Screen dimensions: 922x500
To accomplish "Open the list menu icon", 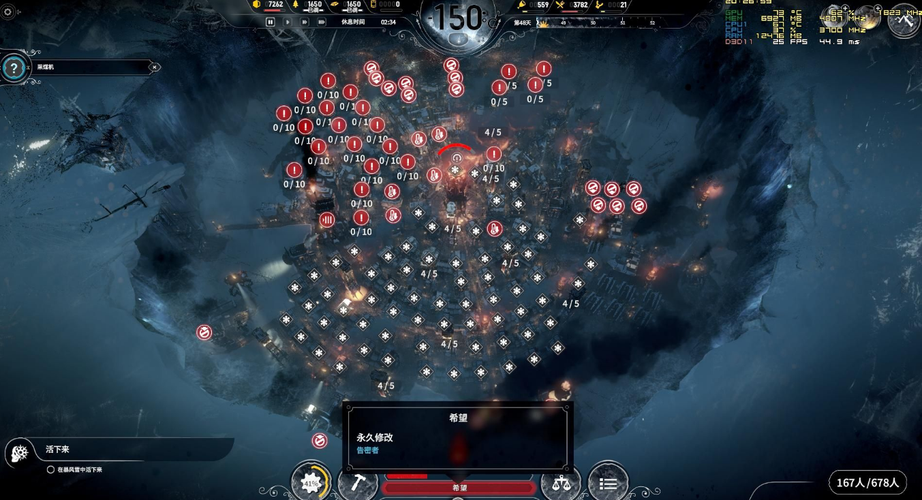I will tap(607, 483).
